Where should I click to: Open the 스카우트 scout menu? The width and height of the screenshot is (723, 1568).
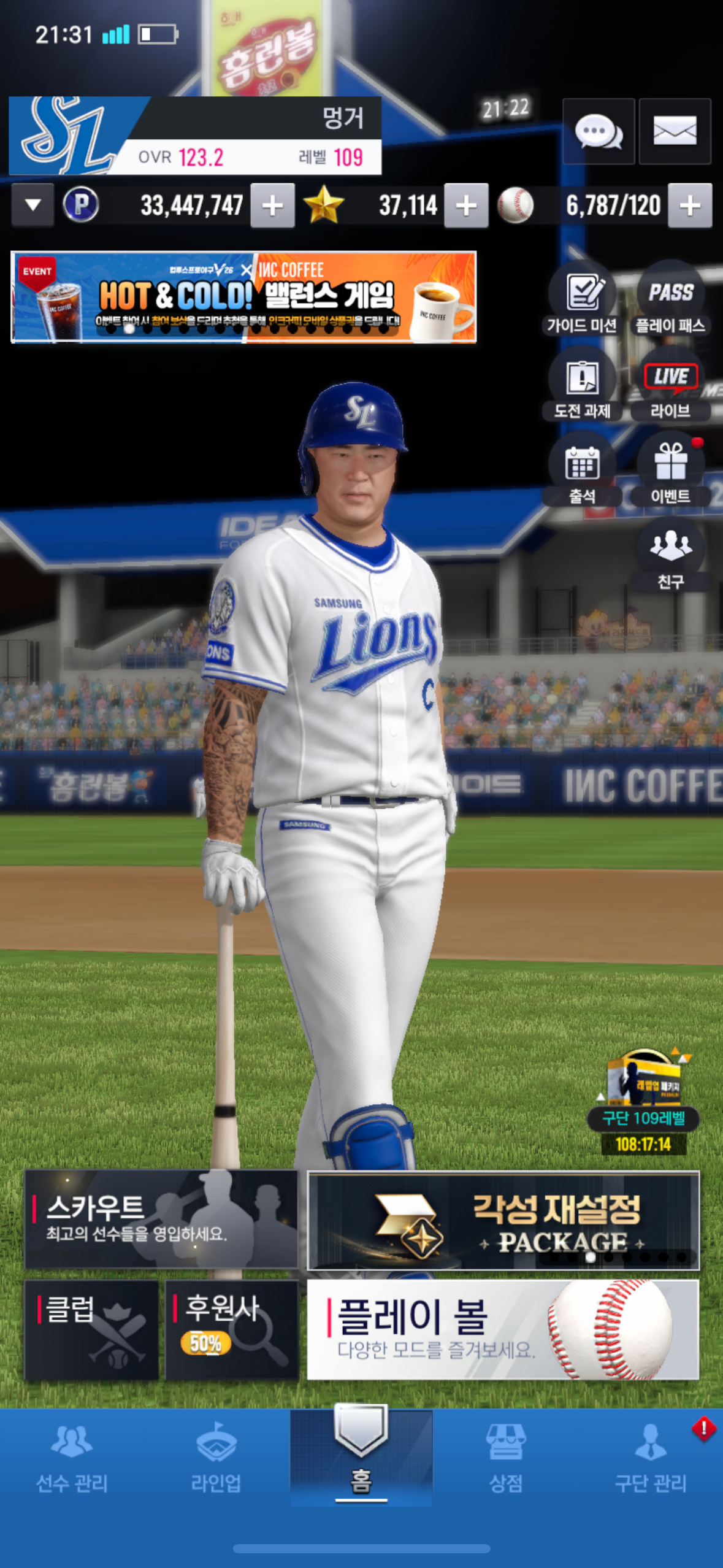pos(161,1219)
